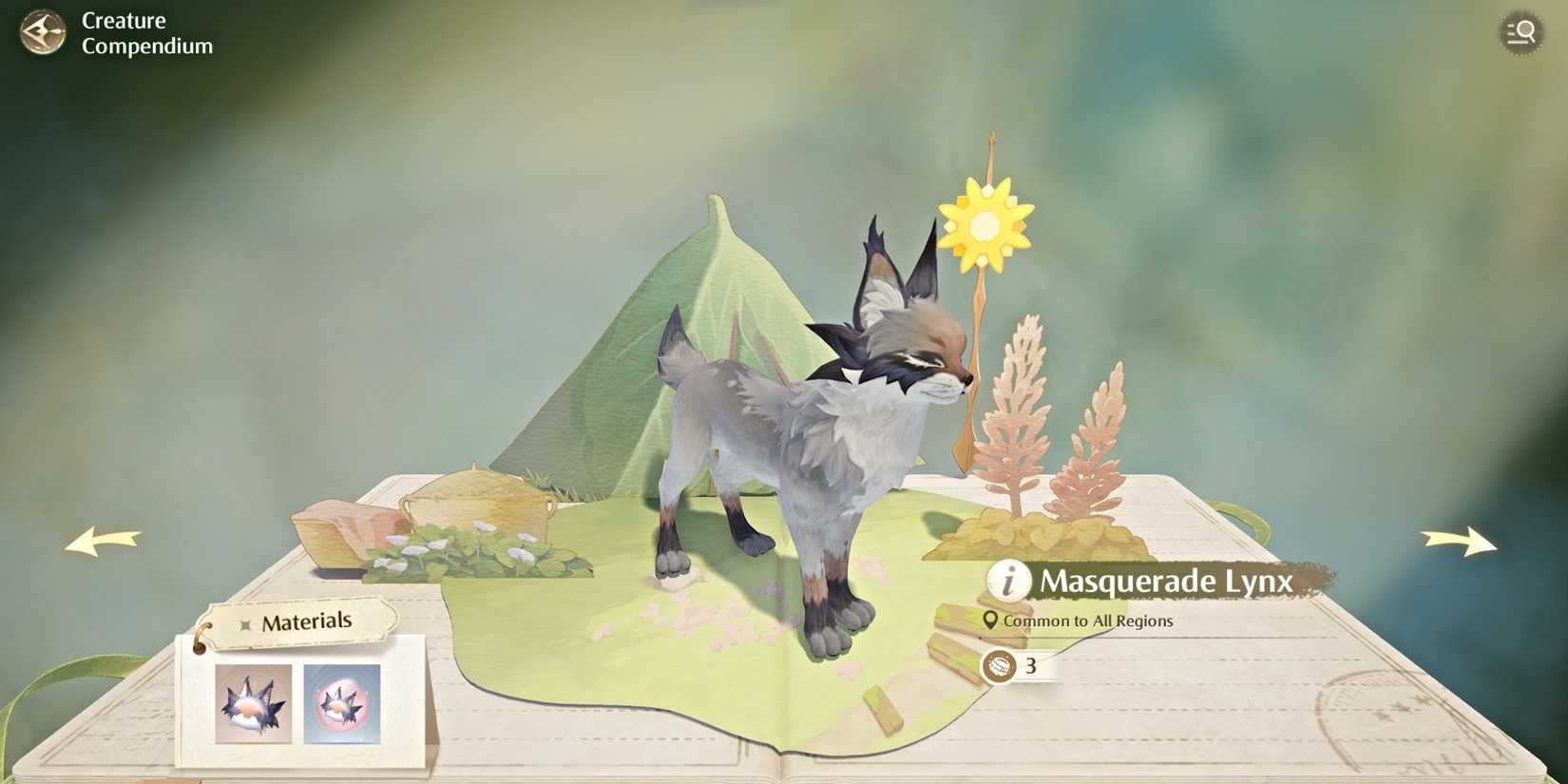Open the search/filter icon top right
The width and height of the screenshot is (1568, 784).
pyautogui.click(x=1519, y=31)
